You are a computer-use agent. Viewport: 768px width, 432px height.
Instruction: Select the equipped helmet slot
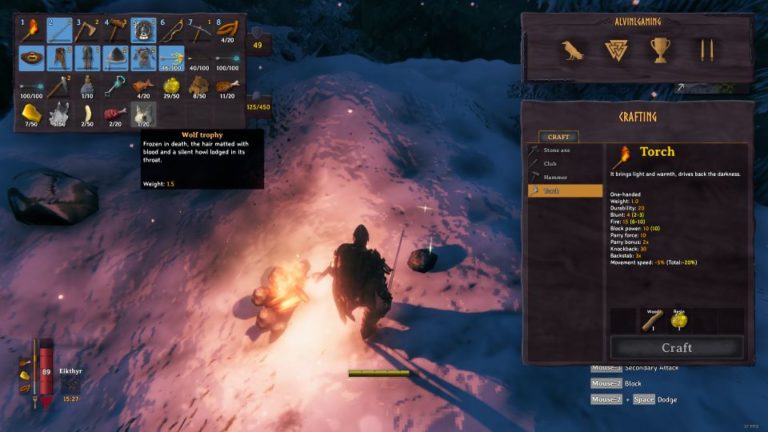click(x=116, y=58)
